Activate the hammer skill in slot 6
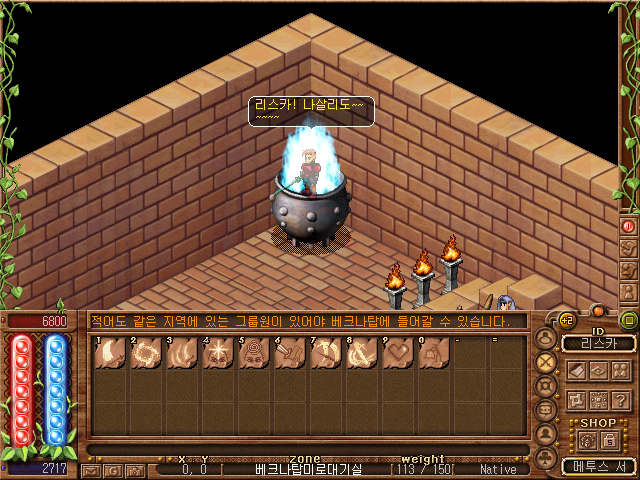 [288, 356]
